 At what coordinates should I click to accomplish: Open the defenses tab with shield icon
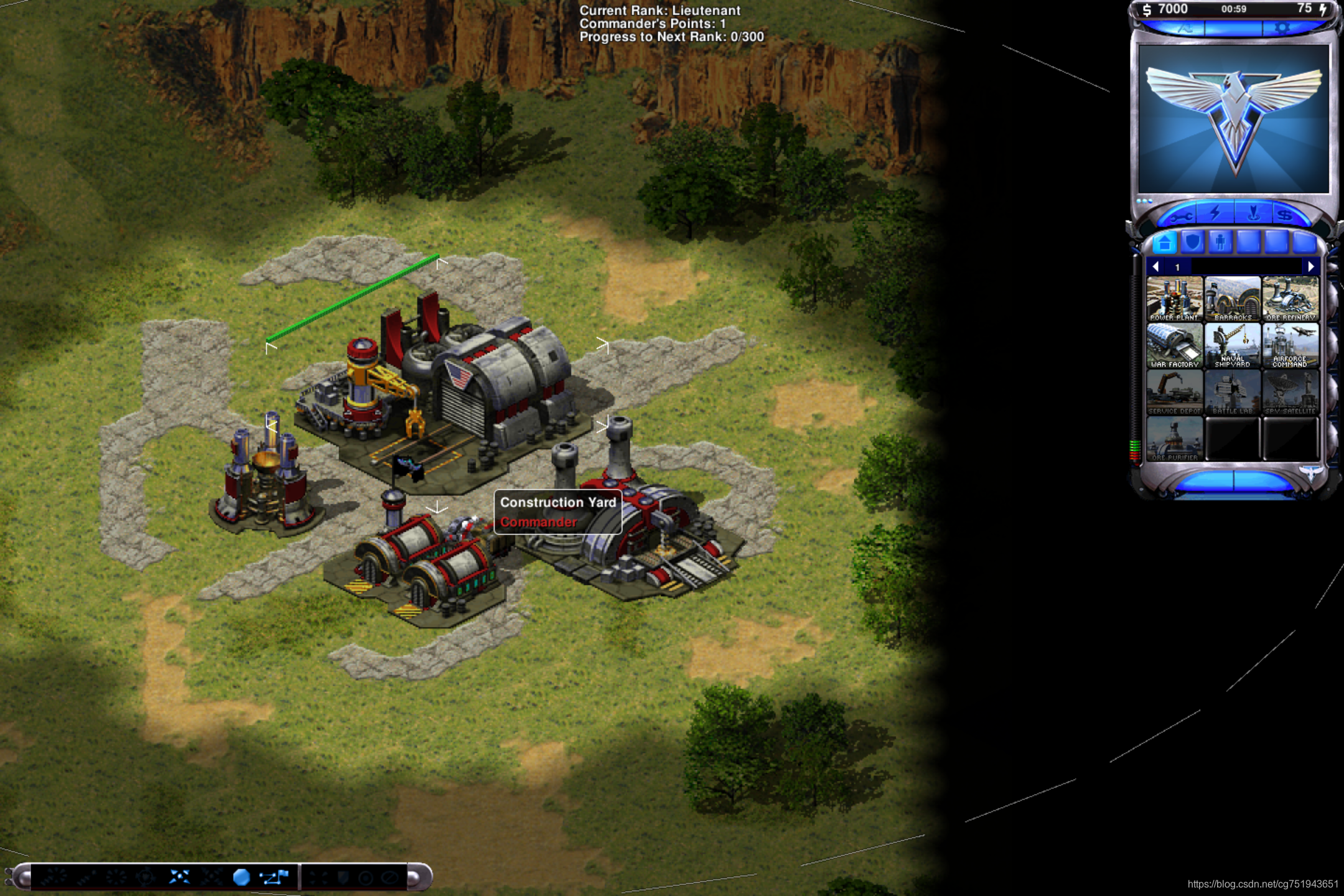coord(1193,242)
